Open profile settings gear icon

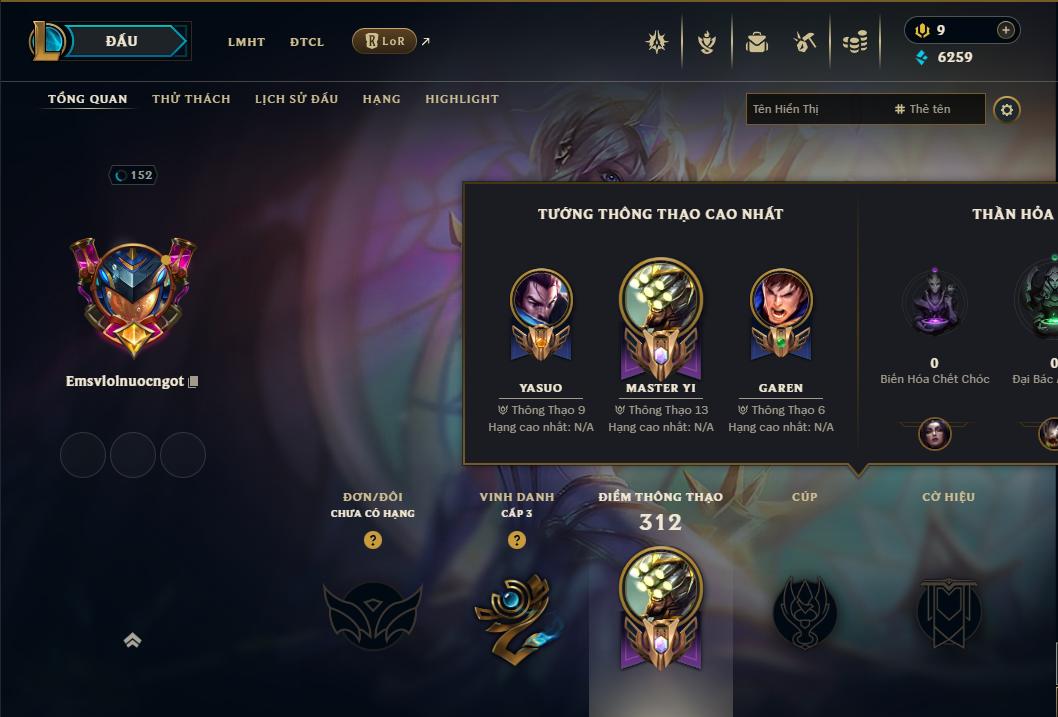[1007, 109]
